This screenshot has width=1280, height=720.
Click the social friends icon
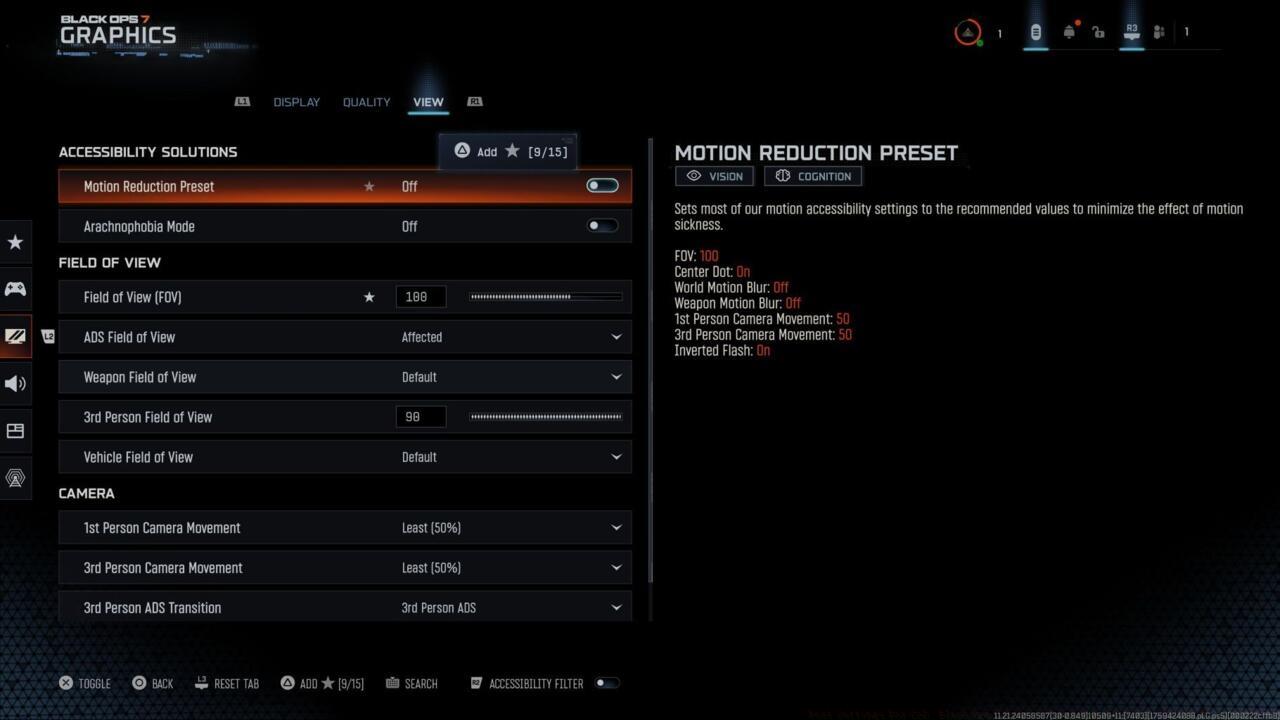pos(1158,31)
